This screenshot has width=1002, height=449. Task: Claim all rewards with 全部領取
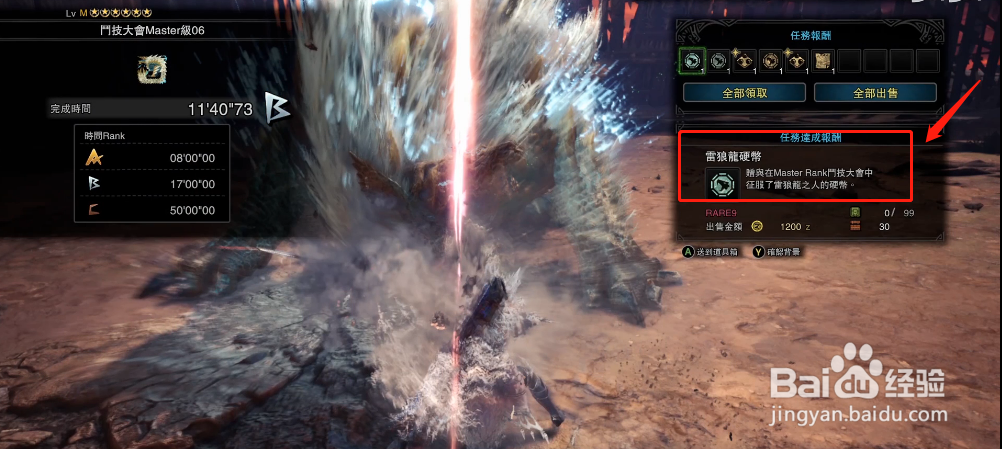click(745, 92)
